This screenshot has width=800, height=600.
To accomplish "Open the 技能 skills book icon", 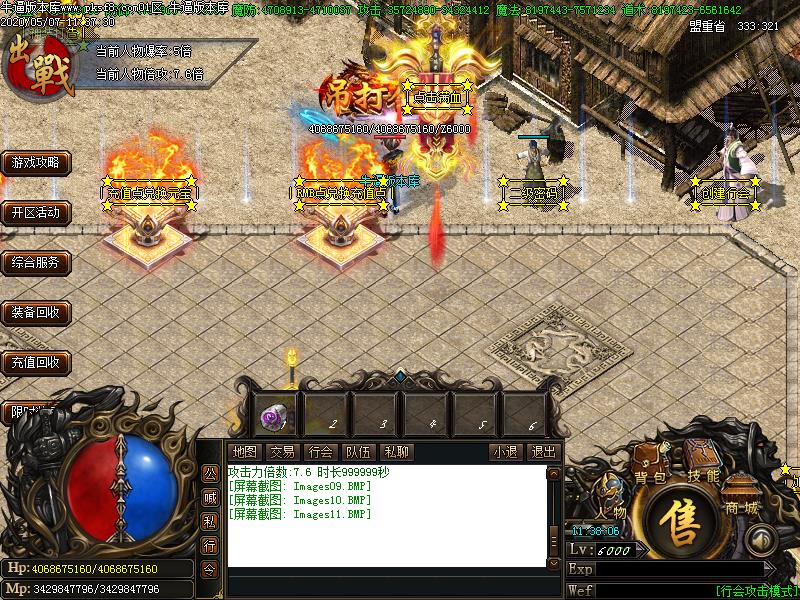I will click(x=704, y=476).
